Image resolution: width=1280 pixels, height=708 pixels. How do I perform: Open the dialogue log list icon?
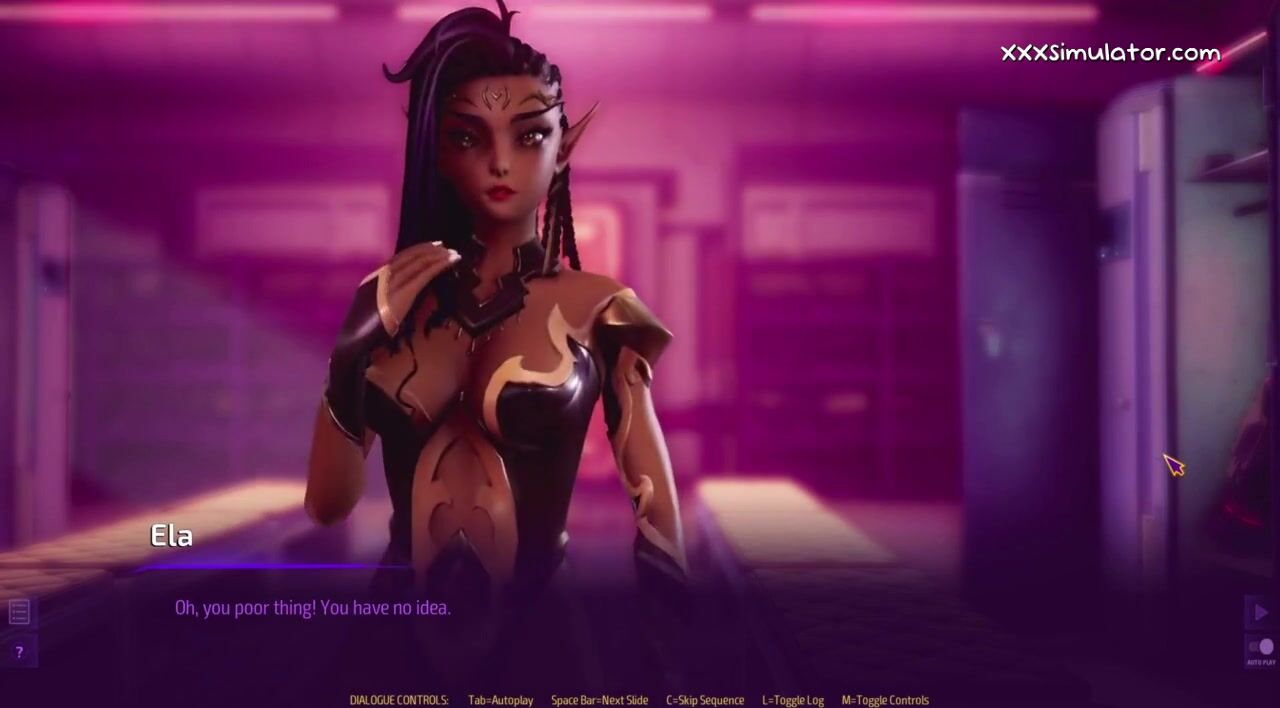pos(19,611)
